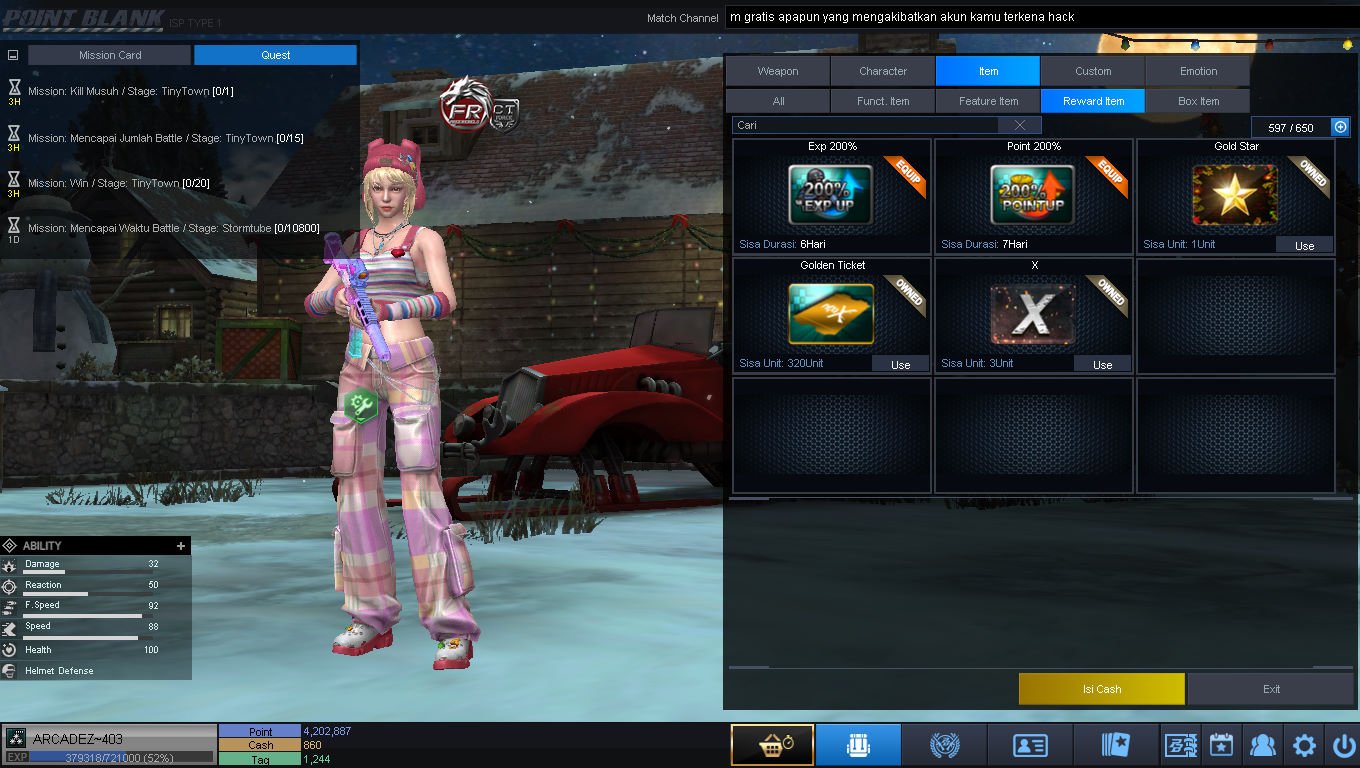Open the Box Item category
The image size is (1360, 768).
point(1198,101)
